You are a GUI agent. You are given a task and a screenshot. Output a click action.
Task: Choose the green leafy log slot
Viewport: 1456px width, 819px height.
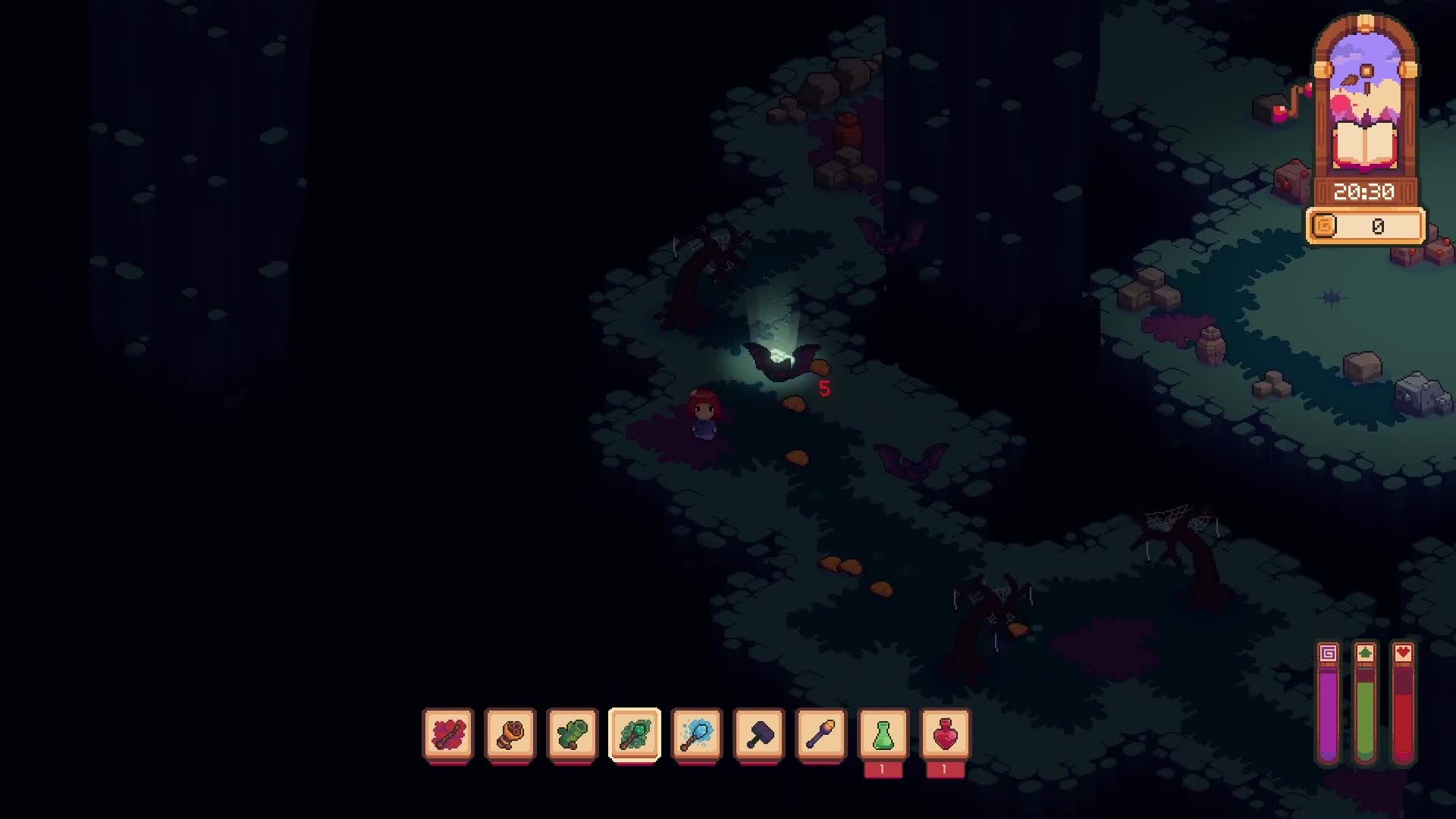[x=573, y=734]
